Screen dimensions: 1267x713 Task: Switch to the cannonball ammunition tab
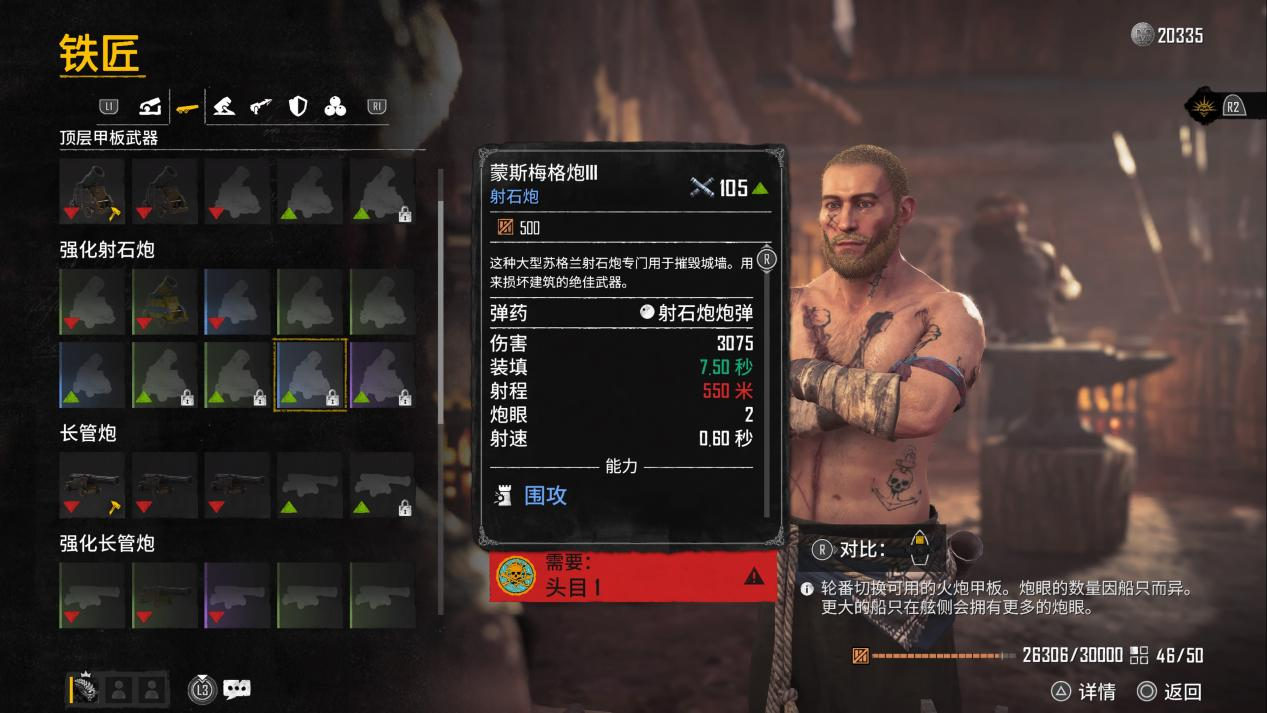335,105
